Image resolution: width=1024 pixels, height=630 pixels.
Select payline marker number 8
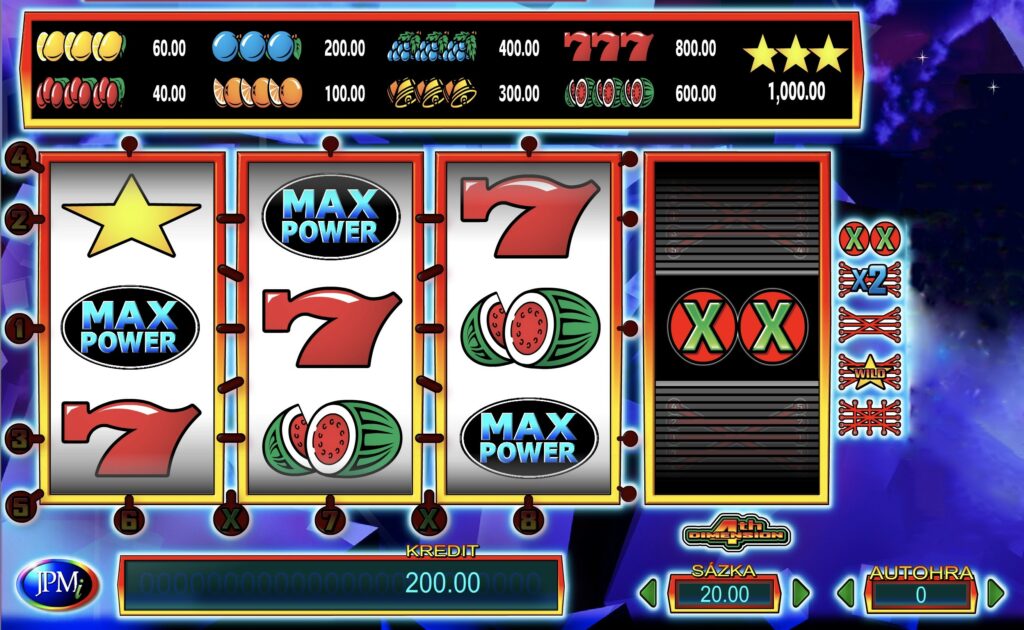(x=529, y=519)
